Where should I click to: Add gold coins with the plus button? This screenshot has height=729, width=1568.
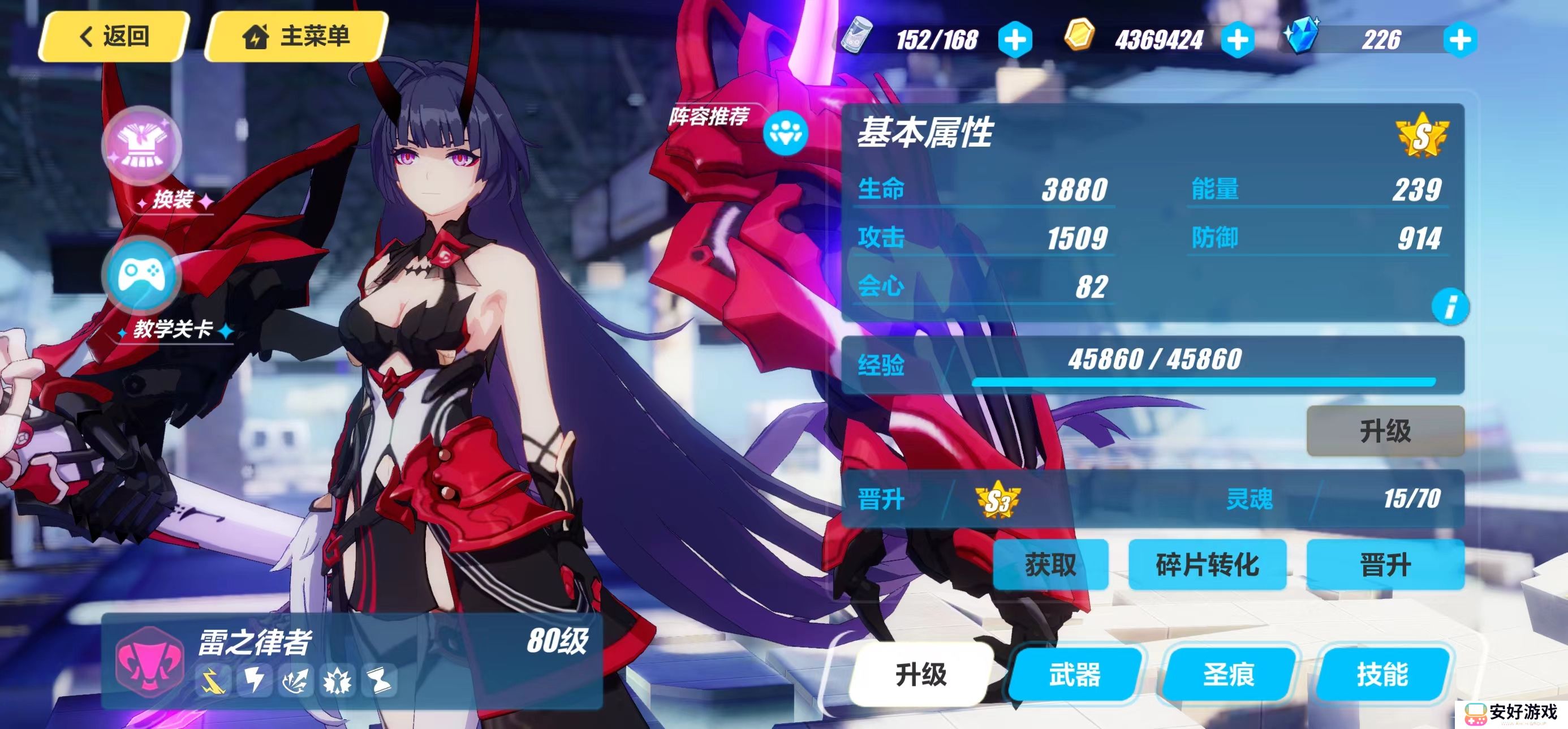(1238, 40)
